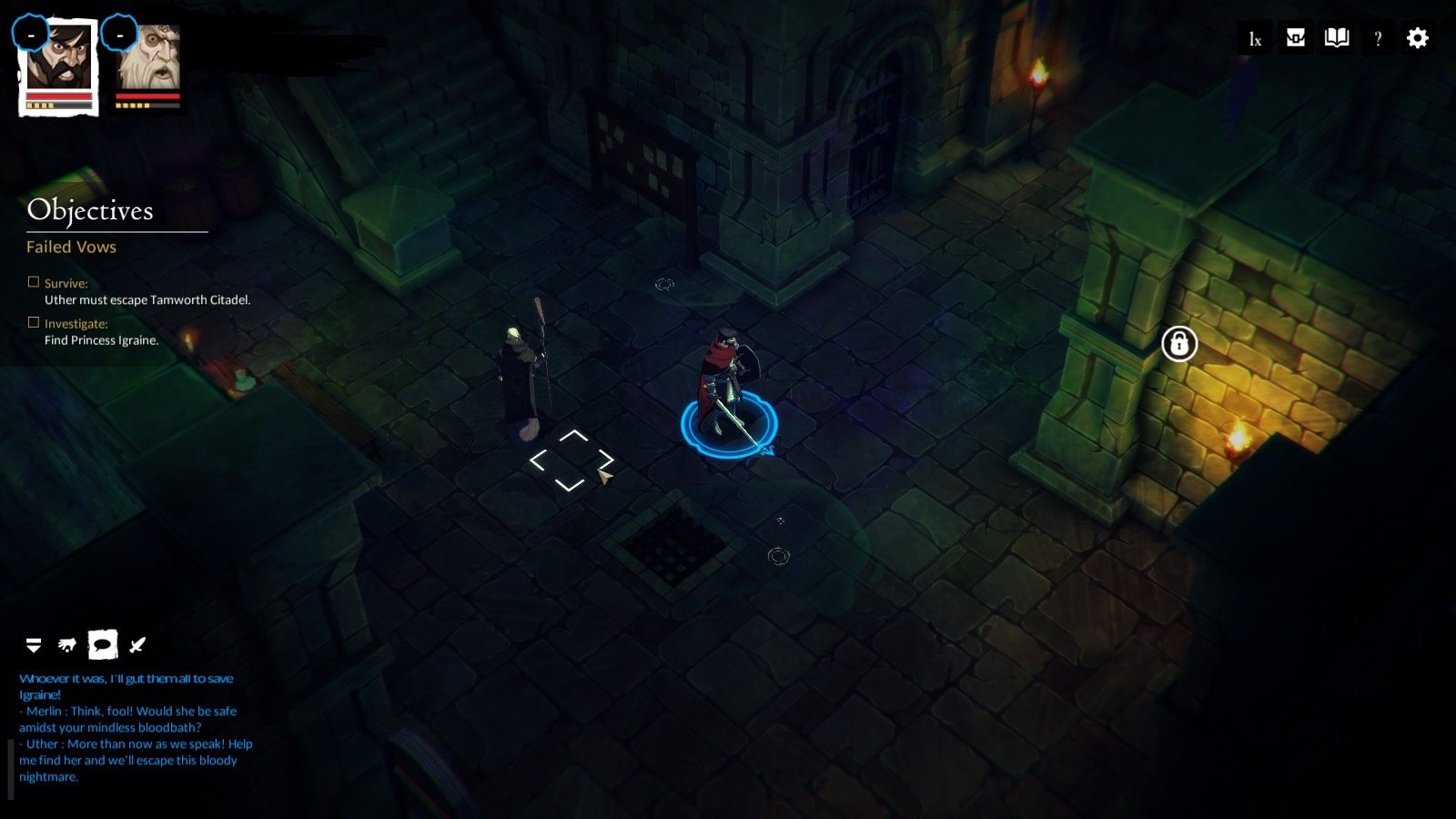Click the speech bubble dialogue log icon
Image resolution: width=1456 pixels, height=819 pixels.
100,645
